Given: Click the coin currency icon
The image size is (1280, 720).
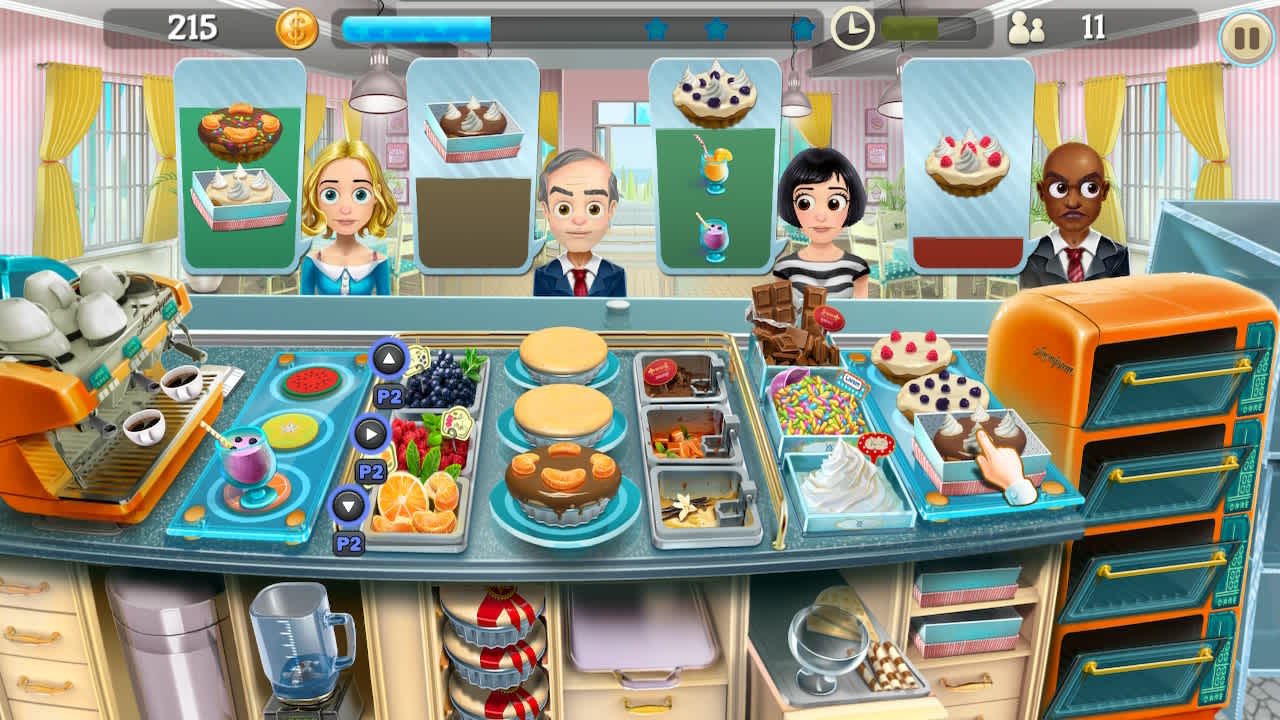Looking at the screenshot, I should point(299,28).
